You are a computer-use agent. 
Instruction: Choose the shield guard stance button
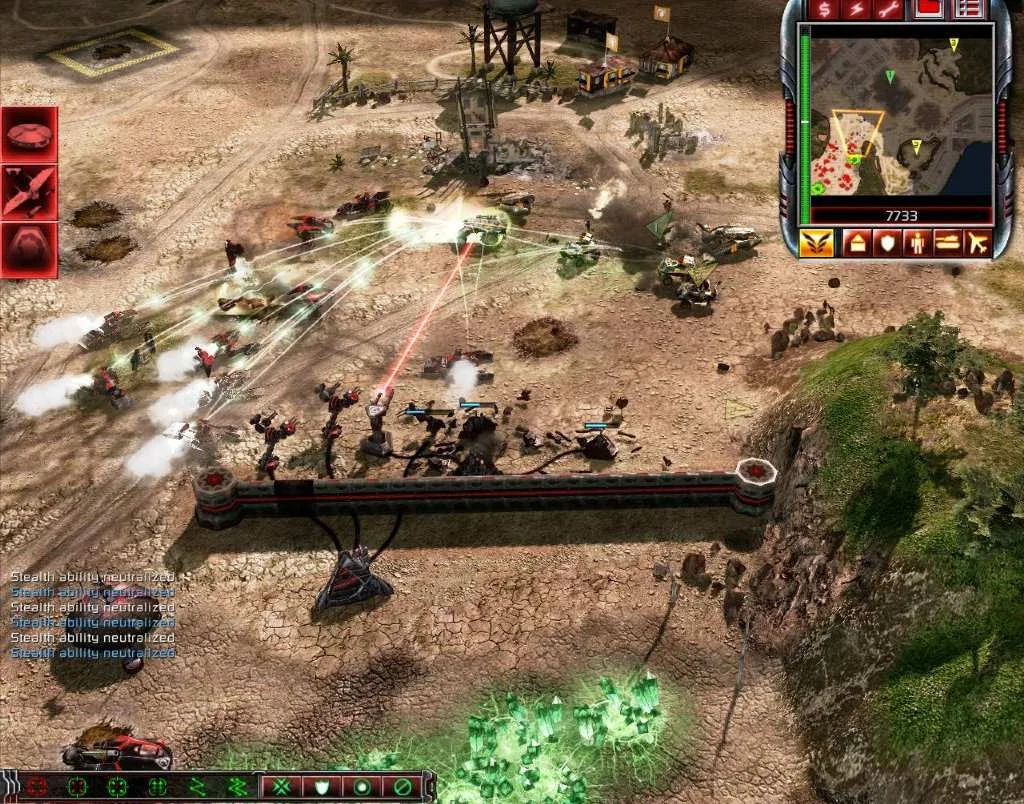320,787
